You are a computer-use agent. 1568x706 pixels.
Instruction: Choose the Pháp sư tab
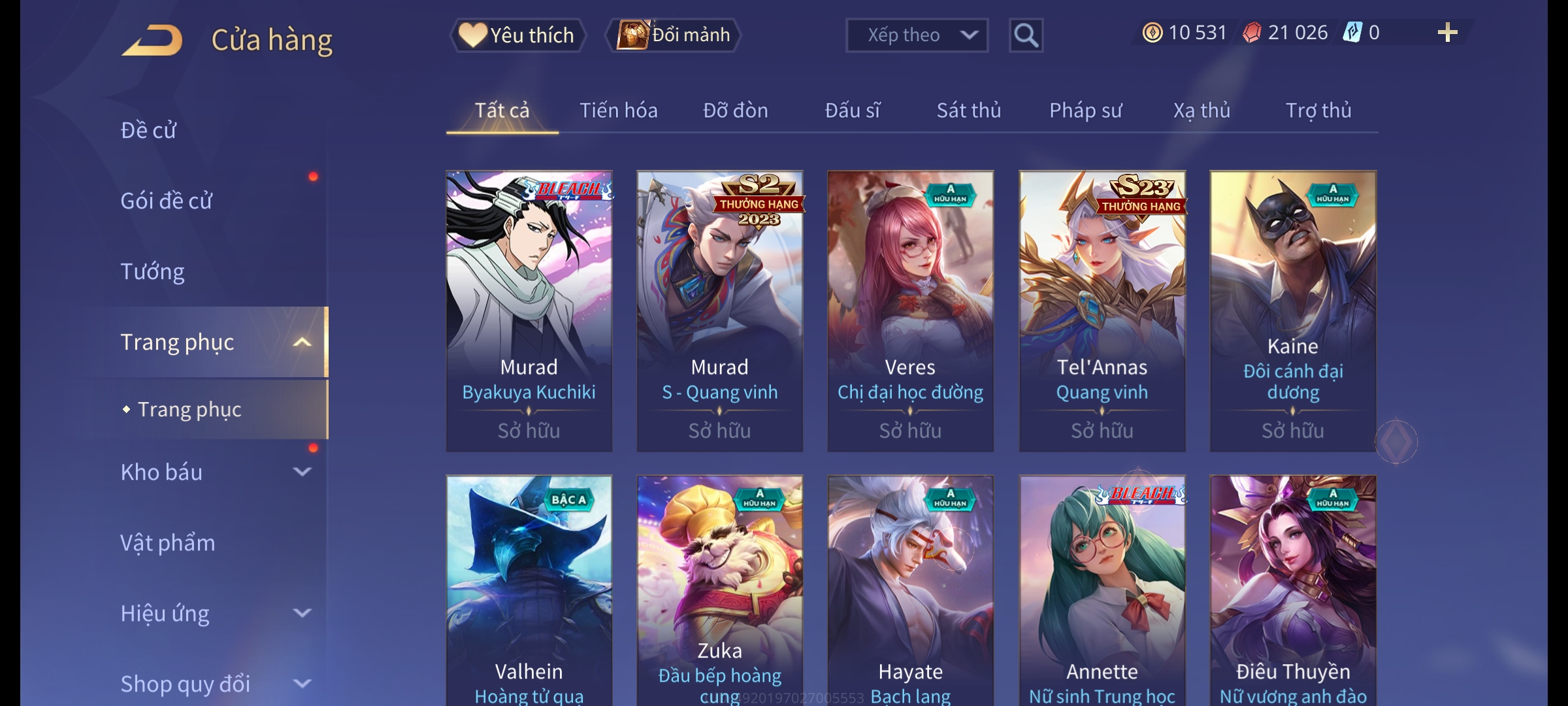[1085, 110]
